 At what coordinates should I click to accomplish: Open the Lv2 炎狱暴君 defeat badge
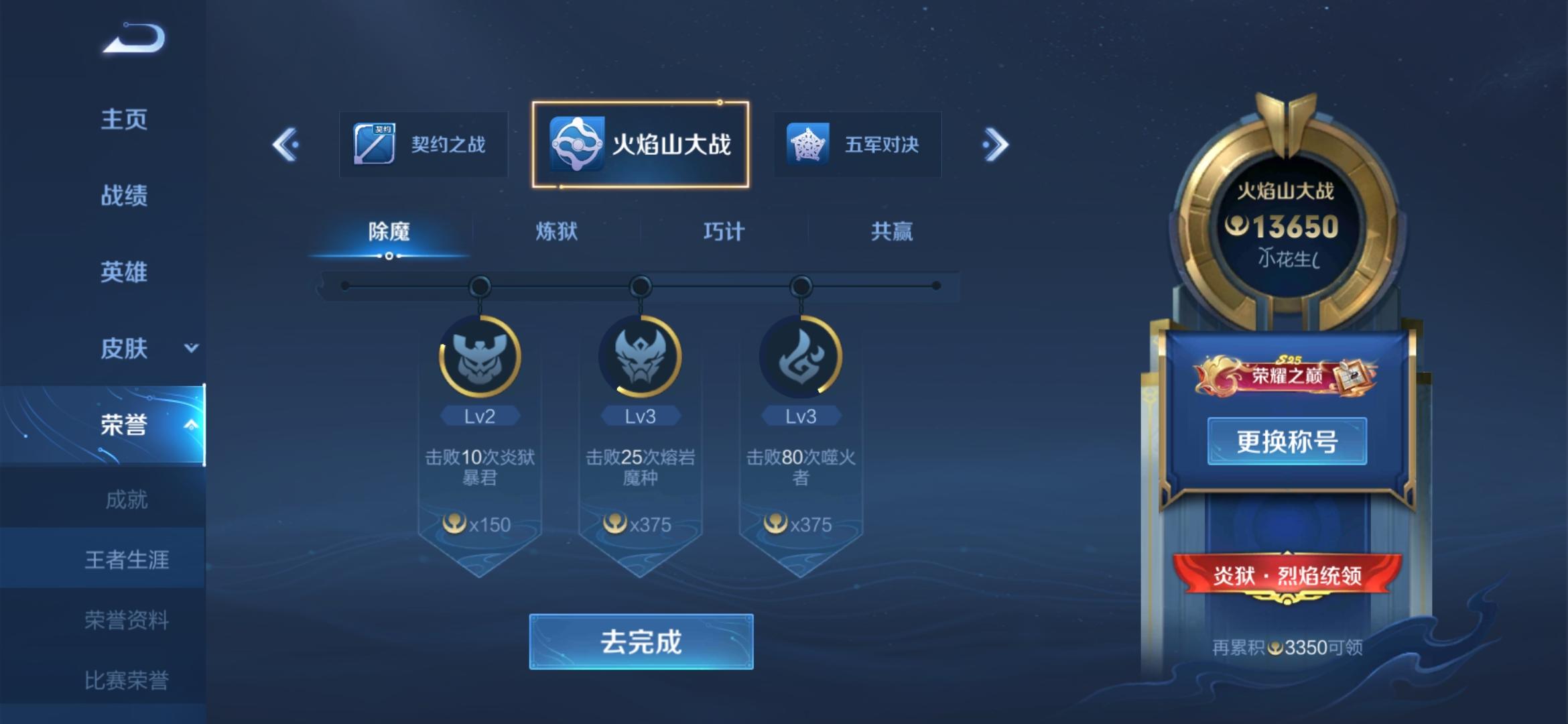pos(480,356)
